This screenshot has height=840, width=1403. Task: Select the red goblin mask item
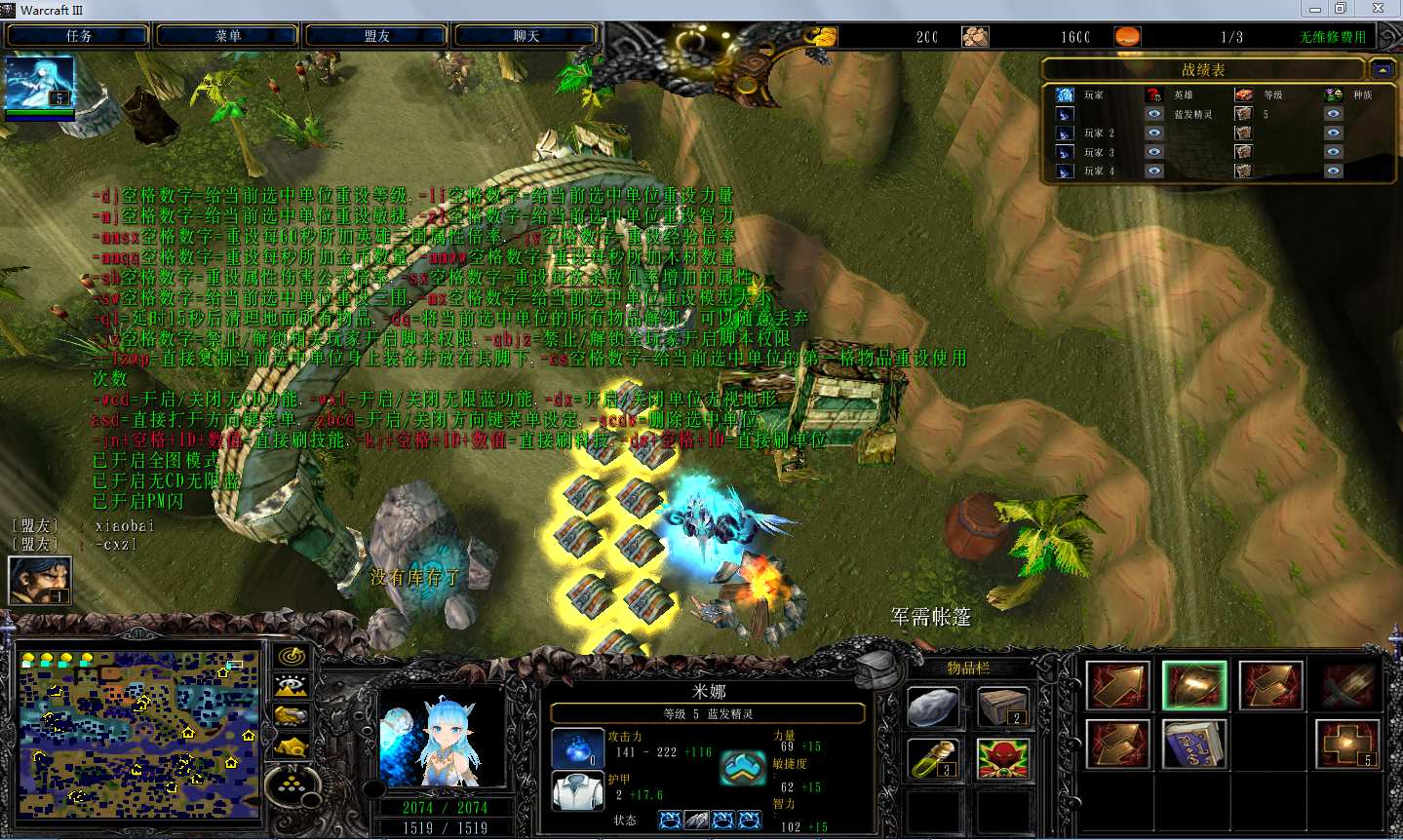tap(1003, 759)
